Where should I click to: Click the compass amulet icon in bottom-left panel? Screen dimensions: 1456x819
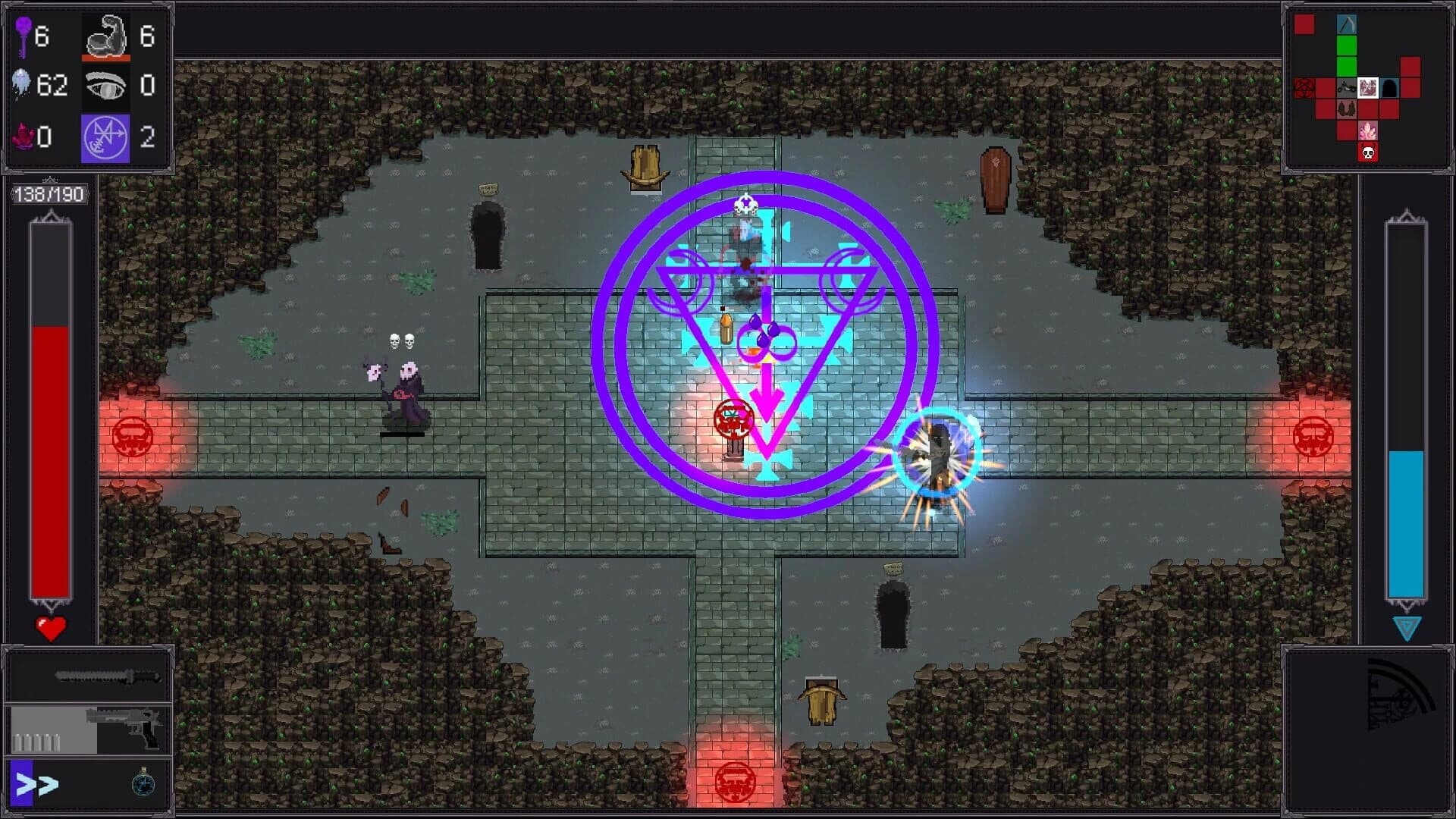point(143,784)
